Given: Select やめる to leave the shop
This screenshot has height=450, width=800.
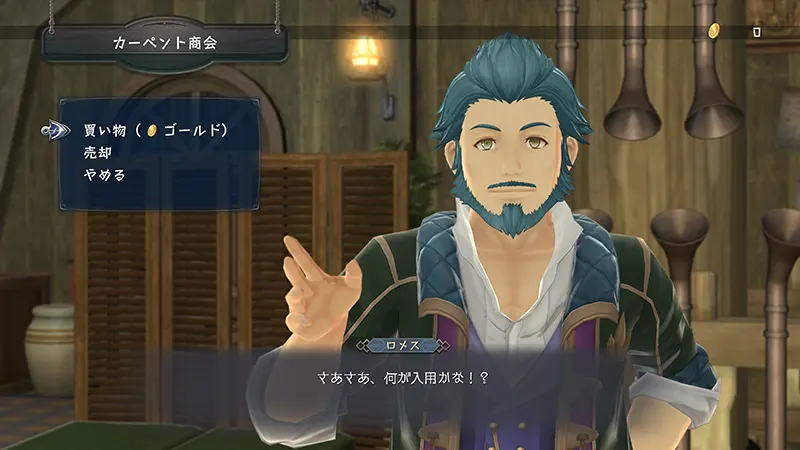Looking at the screenshot, I should tap(104, 174).
